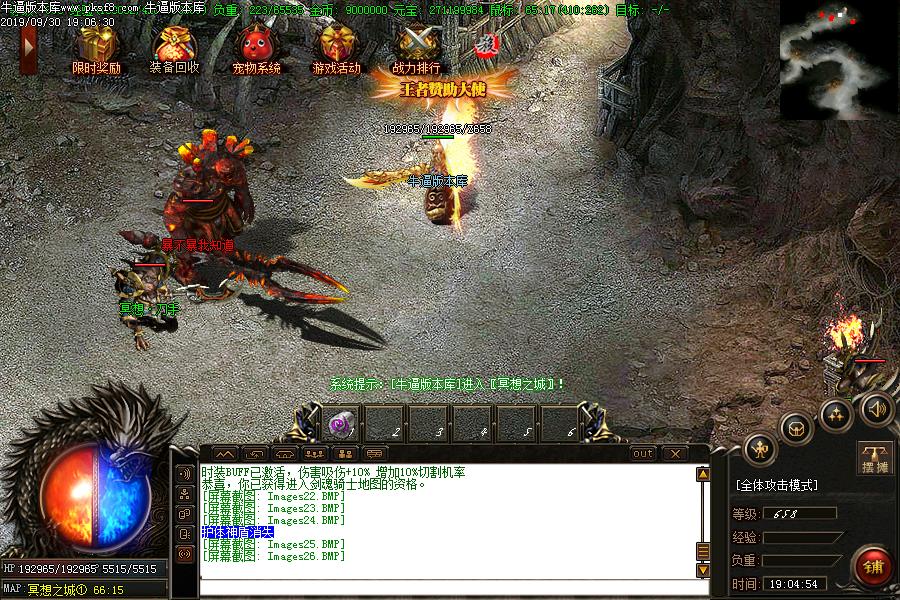Open the 装备回收 equipment recycle bag
900x600 pixels.
[174, 46]
